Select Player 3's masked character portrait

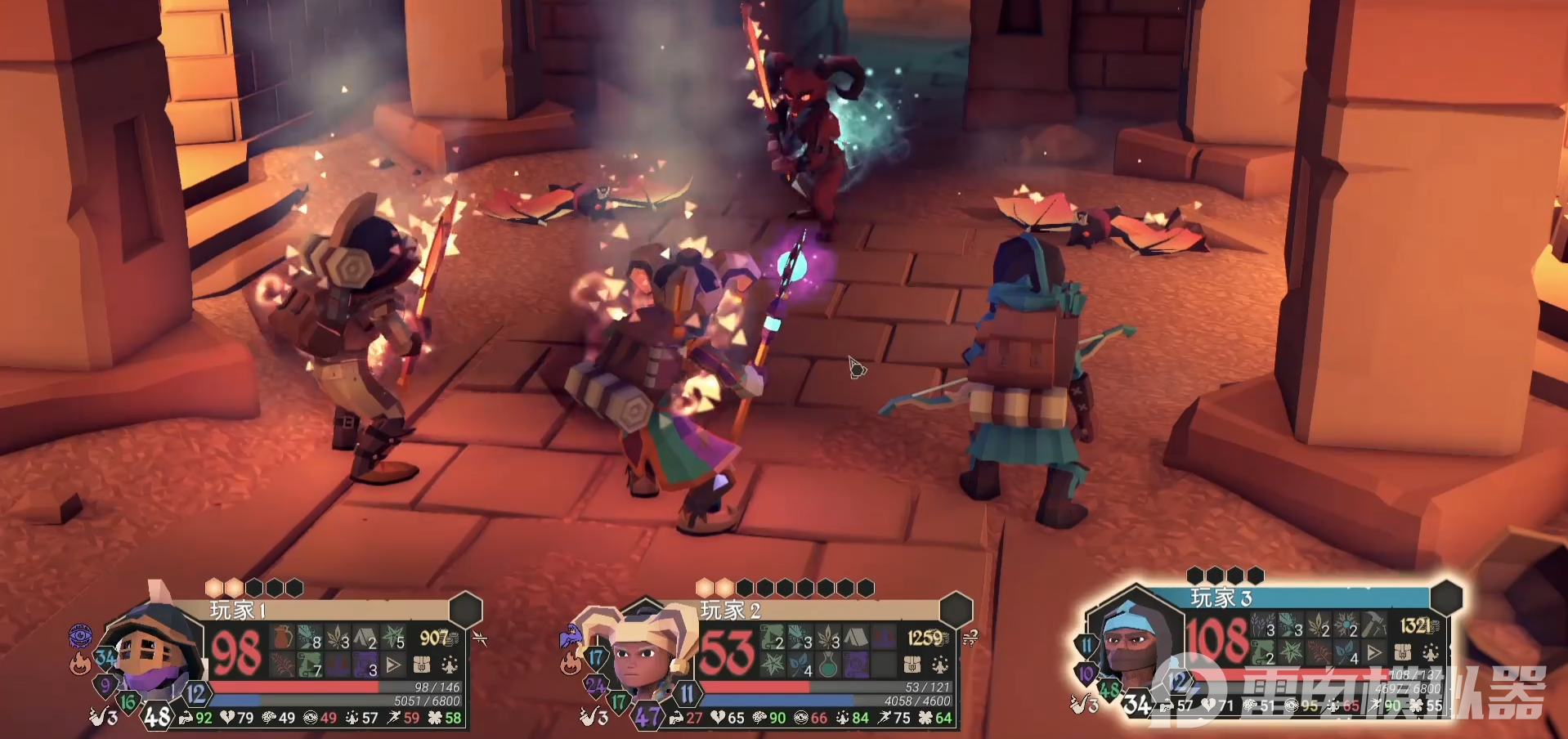(1131, 647)
